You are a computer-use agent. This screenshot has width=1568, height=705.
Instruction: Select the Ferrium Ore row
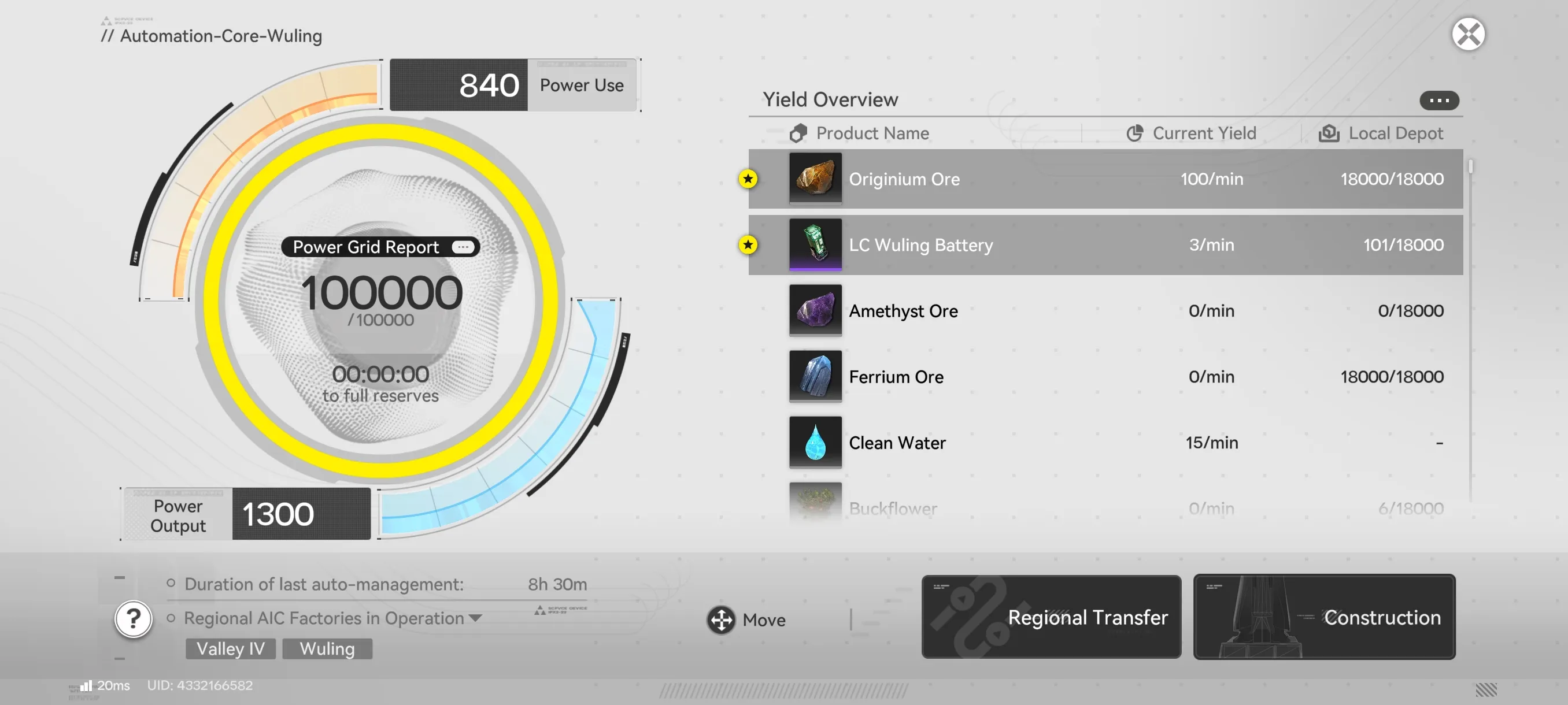pyautogui.click(x=1105, y=377)
